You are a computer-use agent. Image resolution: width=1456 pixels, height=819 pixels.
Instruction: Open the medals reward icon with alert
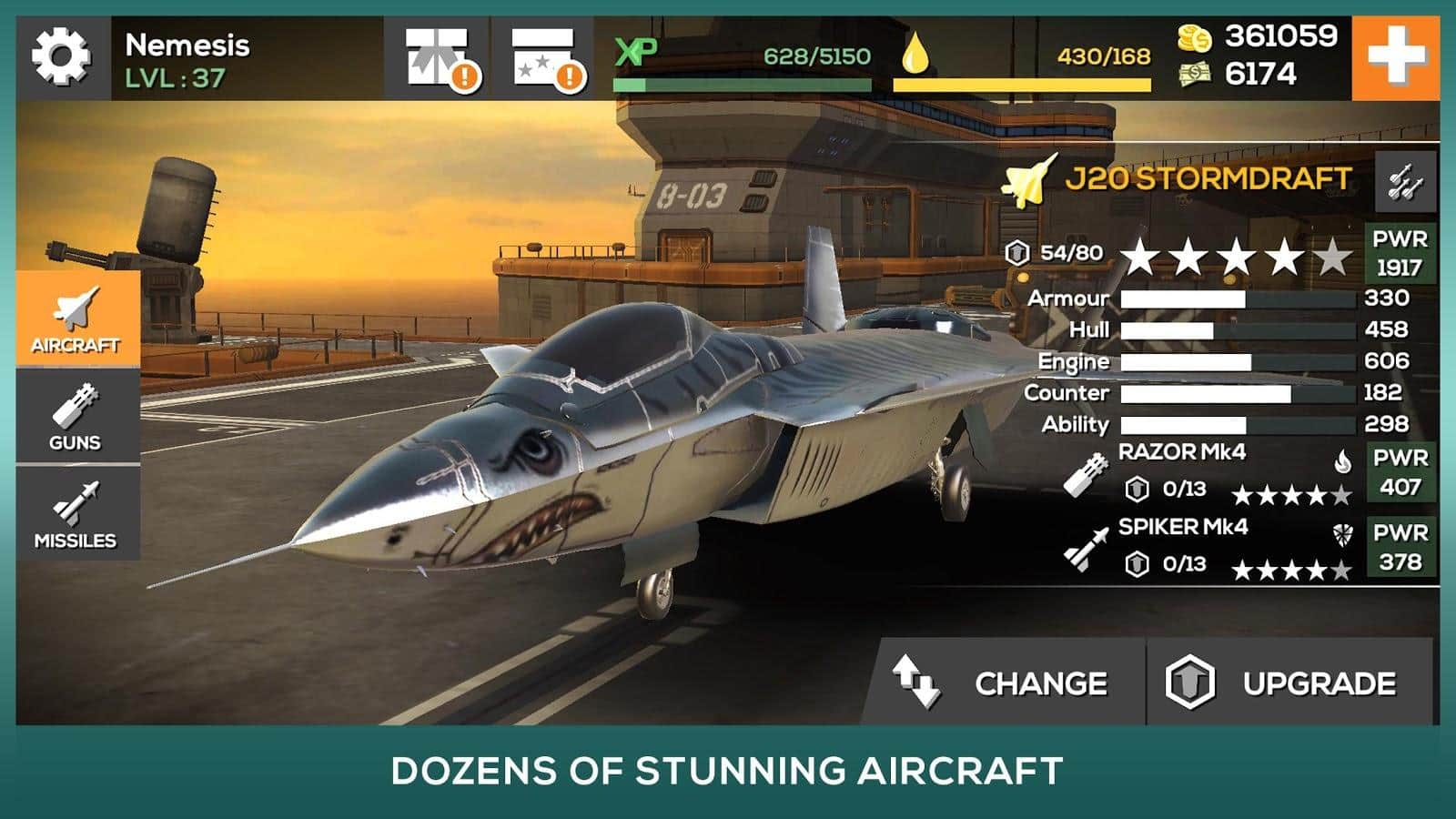pos(541,56)
